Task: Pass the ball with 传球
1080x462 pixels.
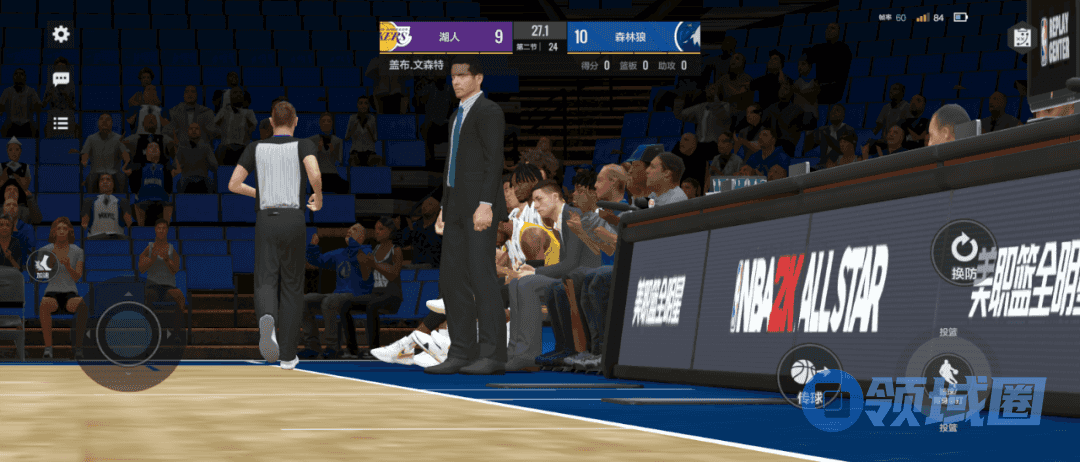Action: [808, 376]
